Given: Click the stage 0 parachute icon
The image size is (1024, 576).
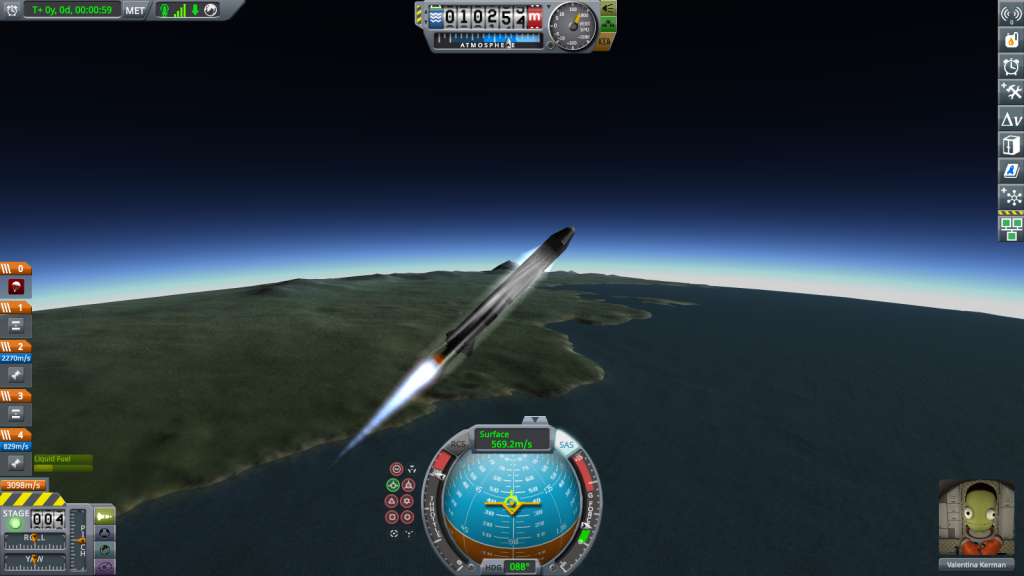Looking at the screenshot, I should (17, 286).
